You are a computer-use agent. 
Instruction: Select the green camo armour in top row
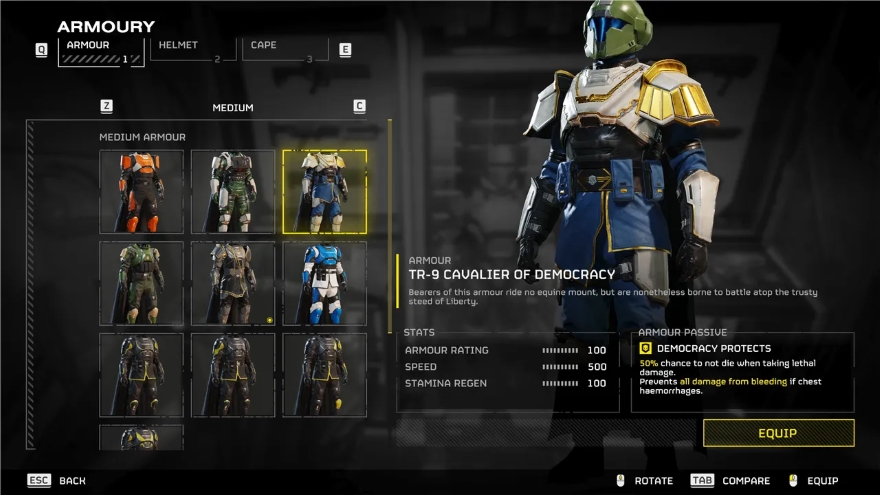[x=233, y=191]
